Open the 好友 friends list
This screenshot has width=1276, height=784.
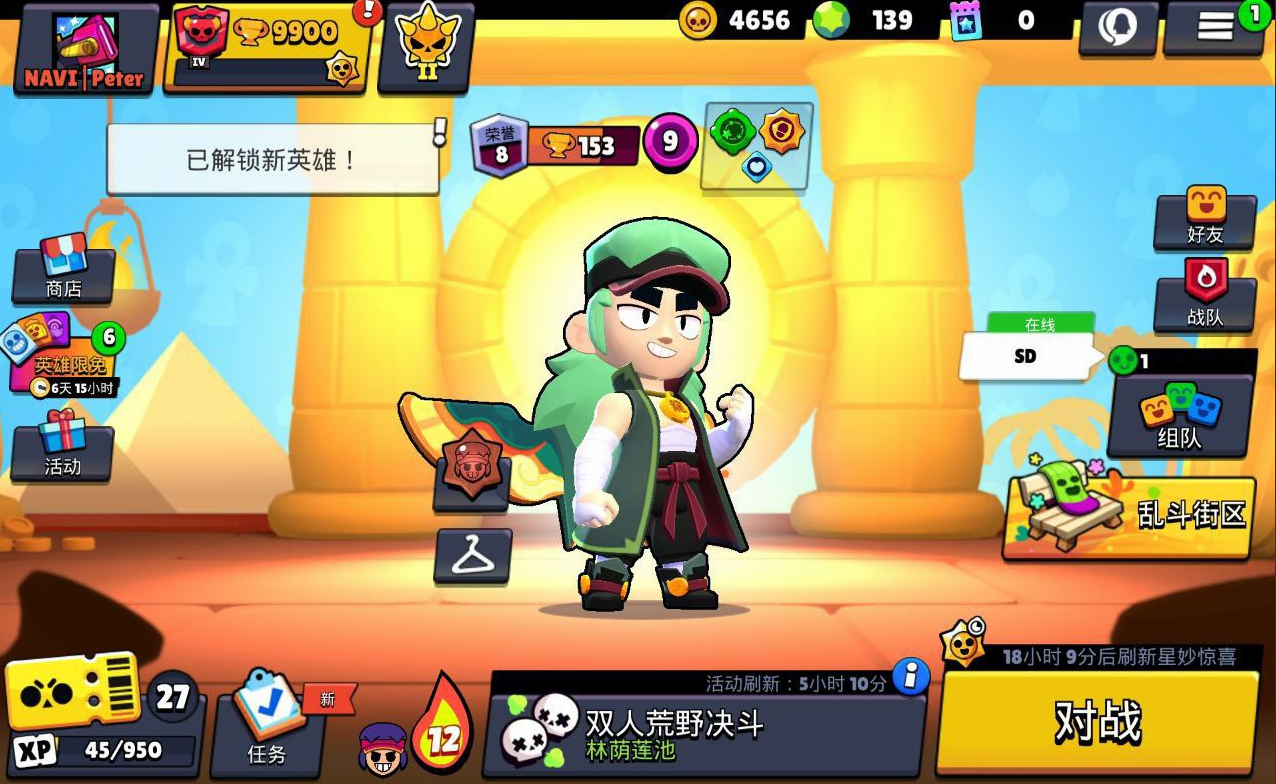1205,220
